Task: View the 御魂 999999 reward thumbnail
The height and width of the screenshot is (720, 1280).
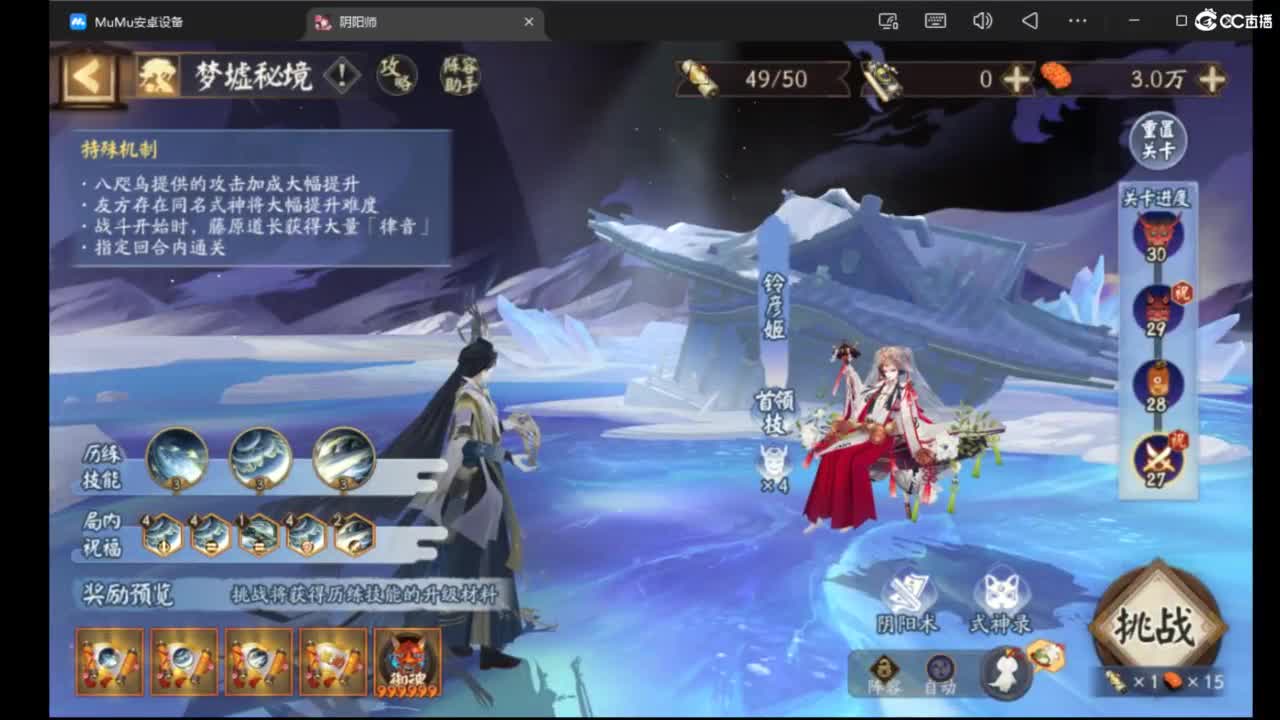Action: point(407,660)
